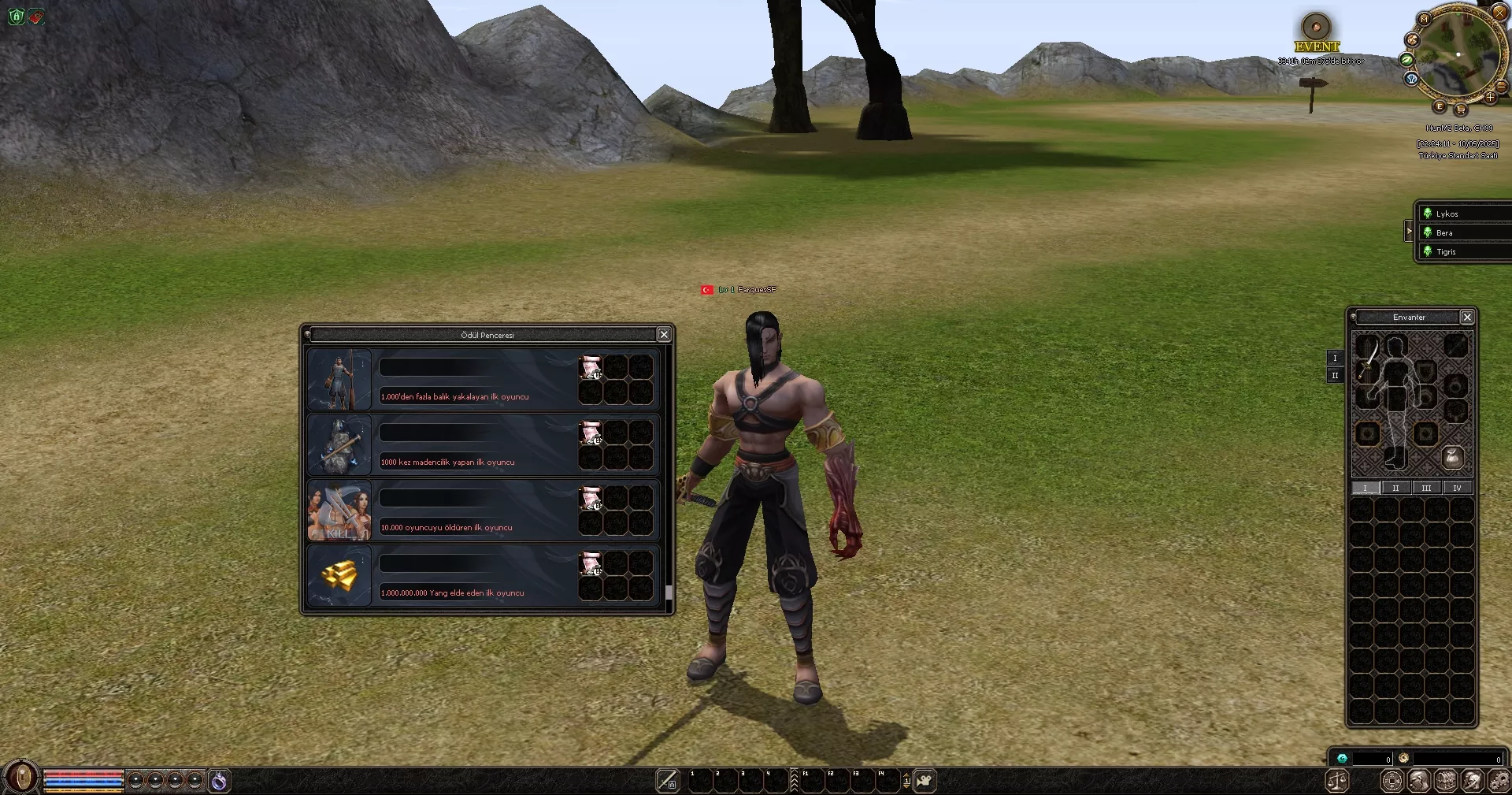Open the EVENT icon

(1316, 28)
